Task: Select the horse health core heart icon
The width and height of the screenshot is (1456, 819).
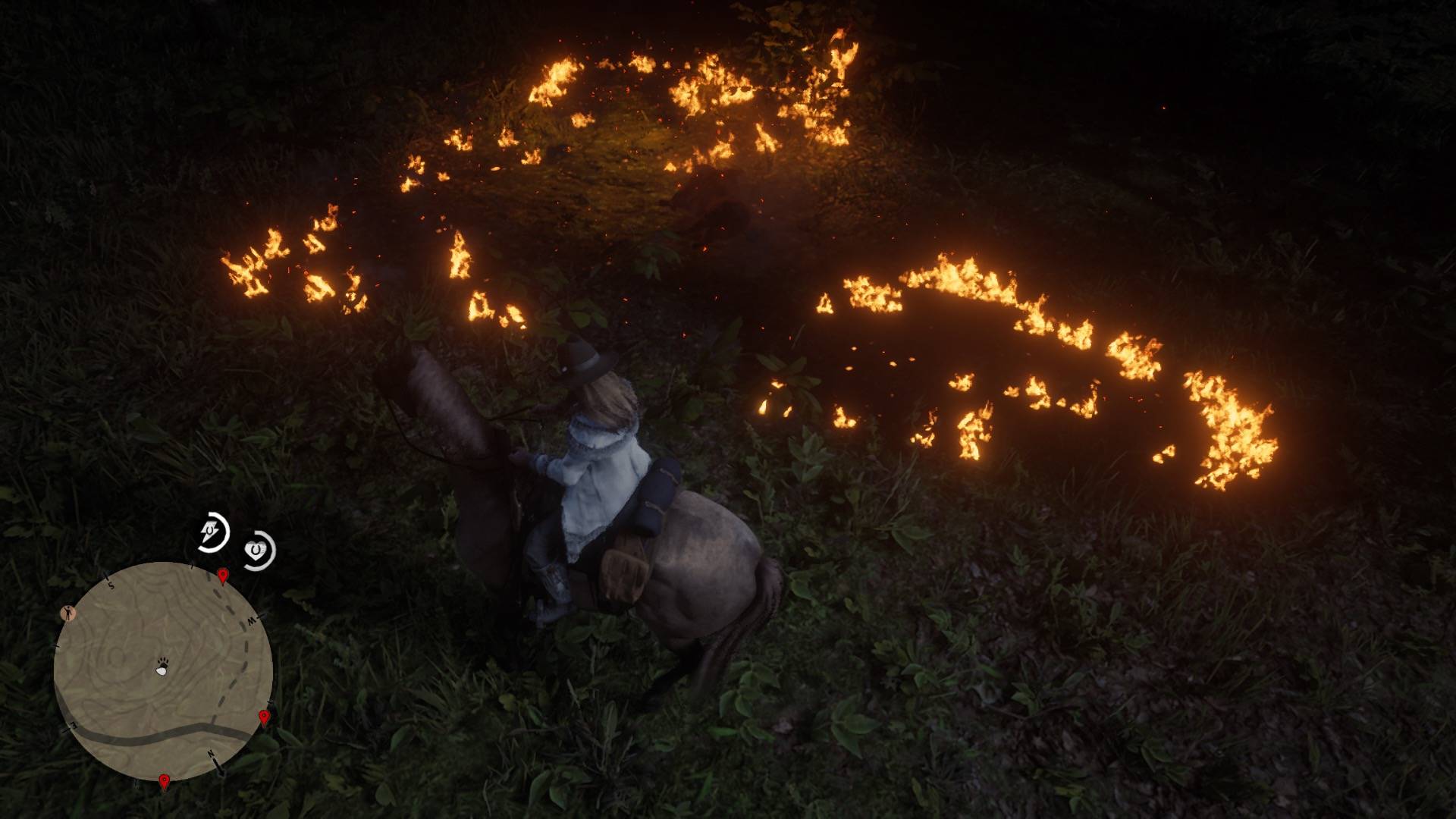Action: coord(259,549)
